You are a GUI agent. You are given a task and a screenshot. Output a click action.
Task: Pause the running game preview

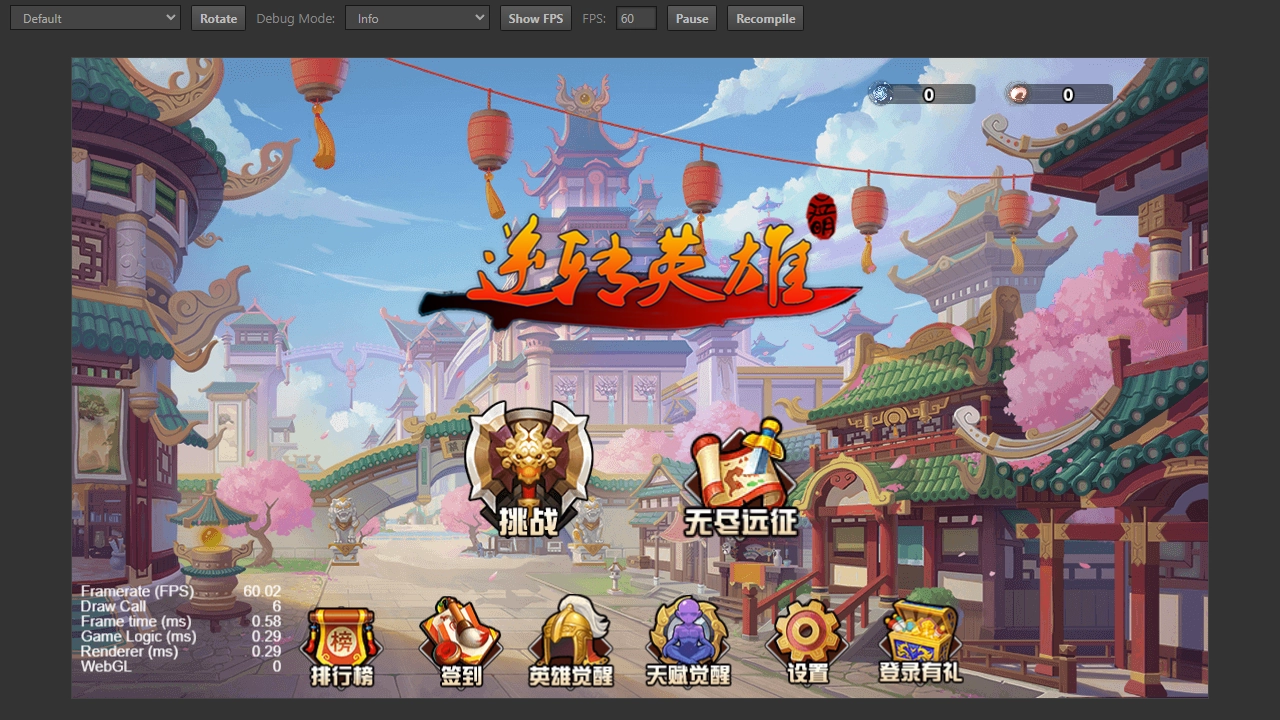(x=691, y=17)
